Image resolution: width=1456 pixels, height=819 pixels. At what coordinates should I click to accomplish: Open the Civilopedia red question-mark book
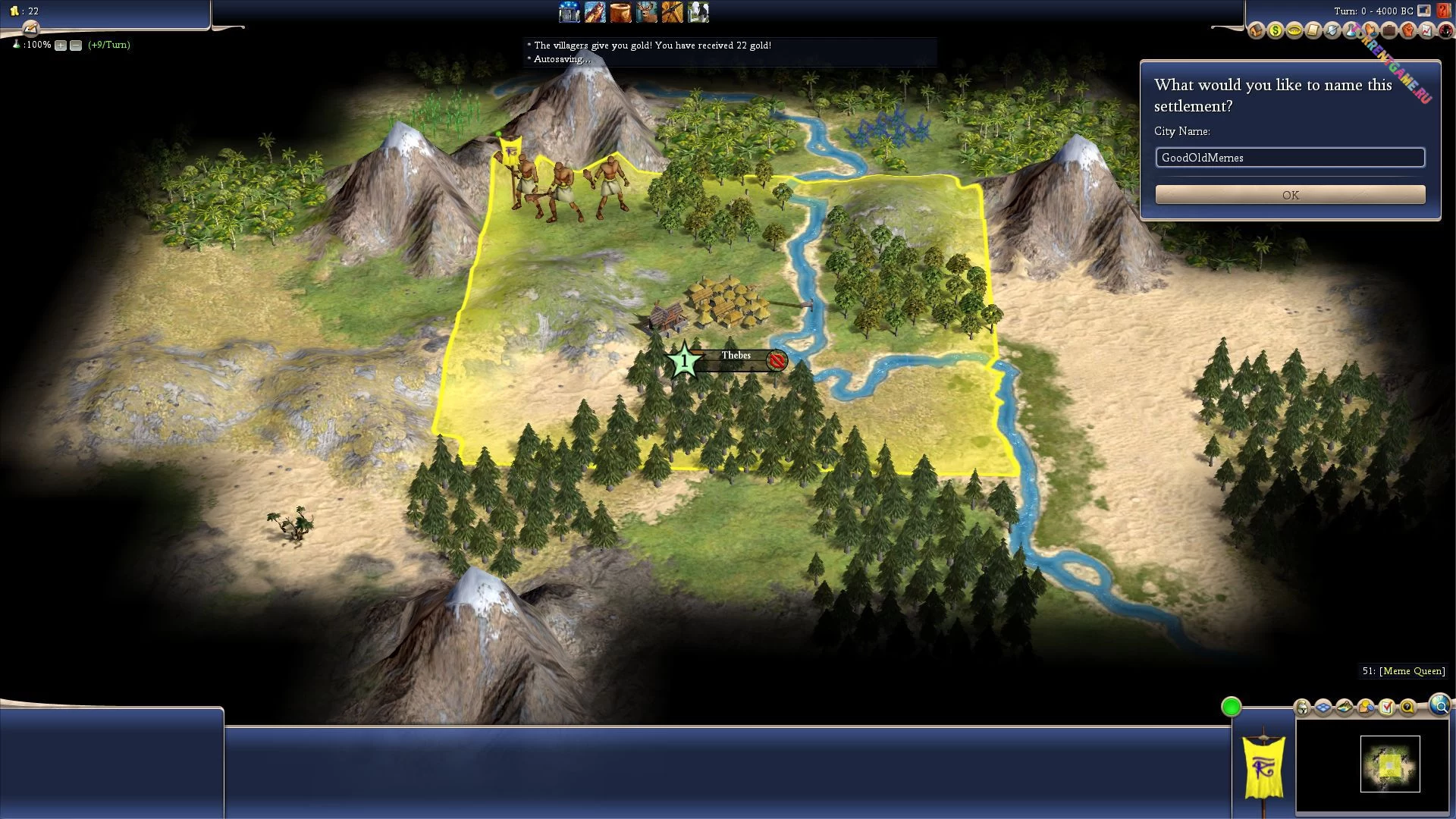(1443, 11)
